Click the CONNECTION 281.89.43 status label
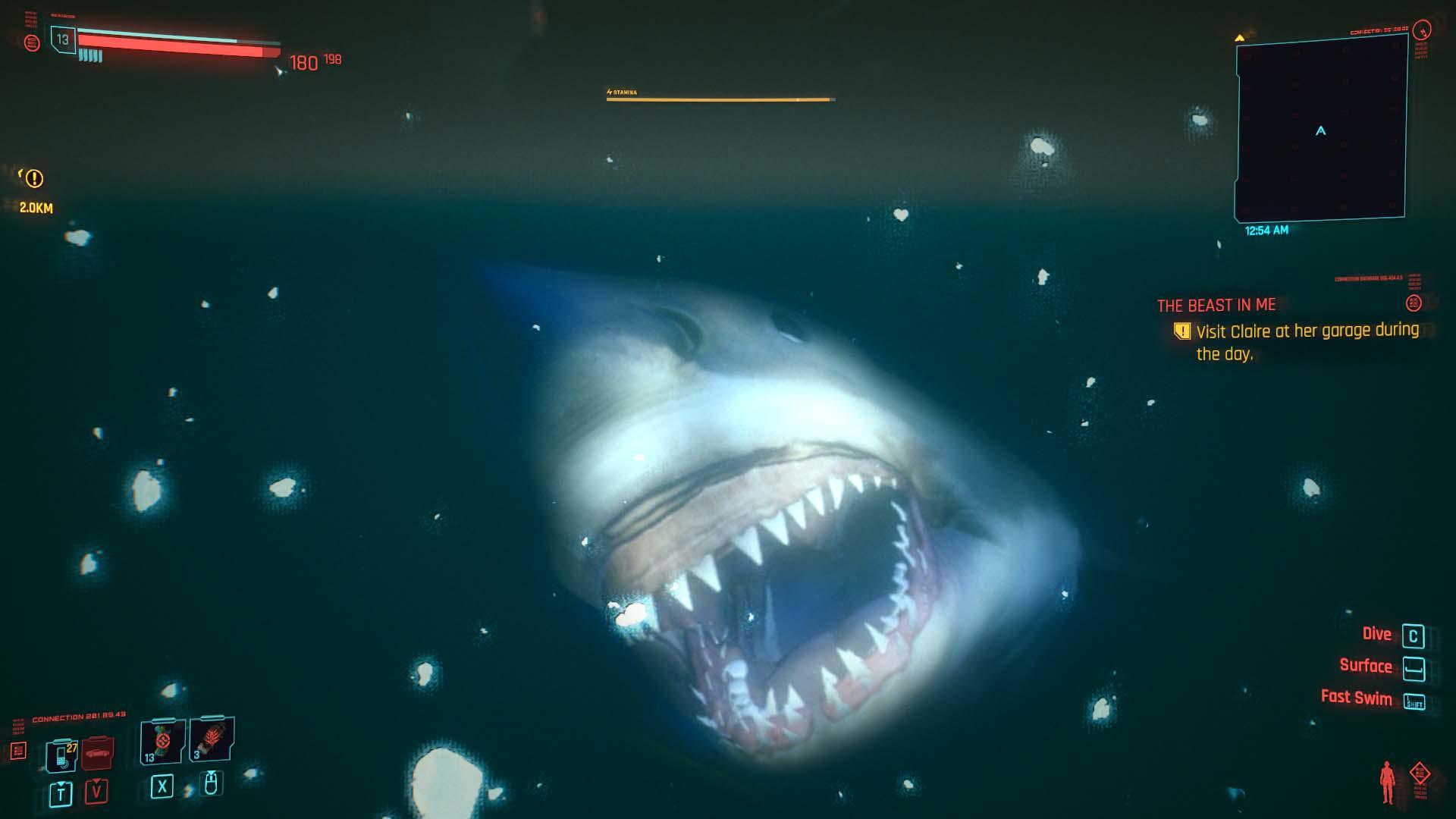1456x819 pixels. pos(80,715)
